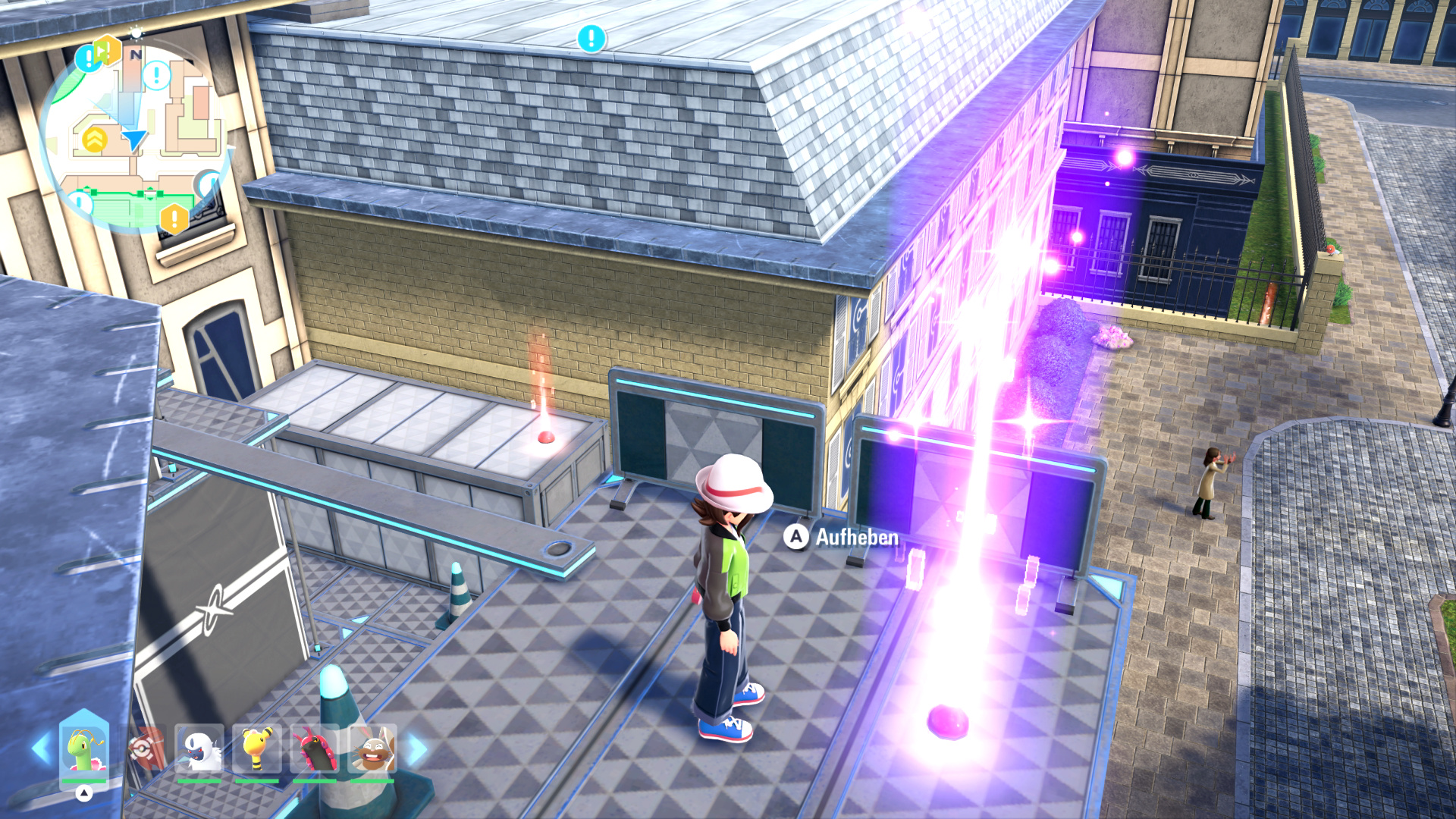Viewport: 1456px width, 819px height.
Task: Pick Diggersby from the party bar
Action: pyautogui.click(x=372, y=749)
